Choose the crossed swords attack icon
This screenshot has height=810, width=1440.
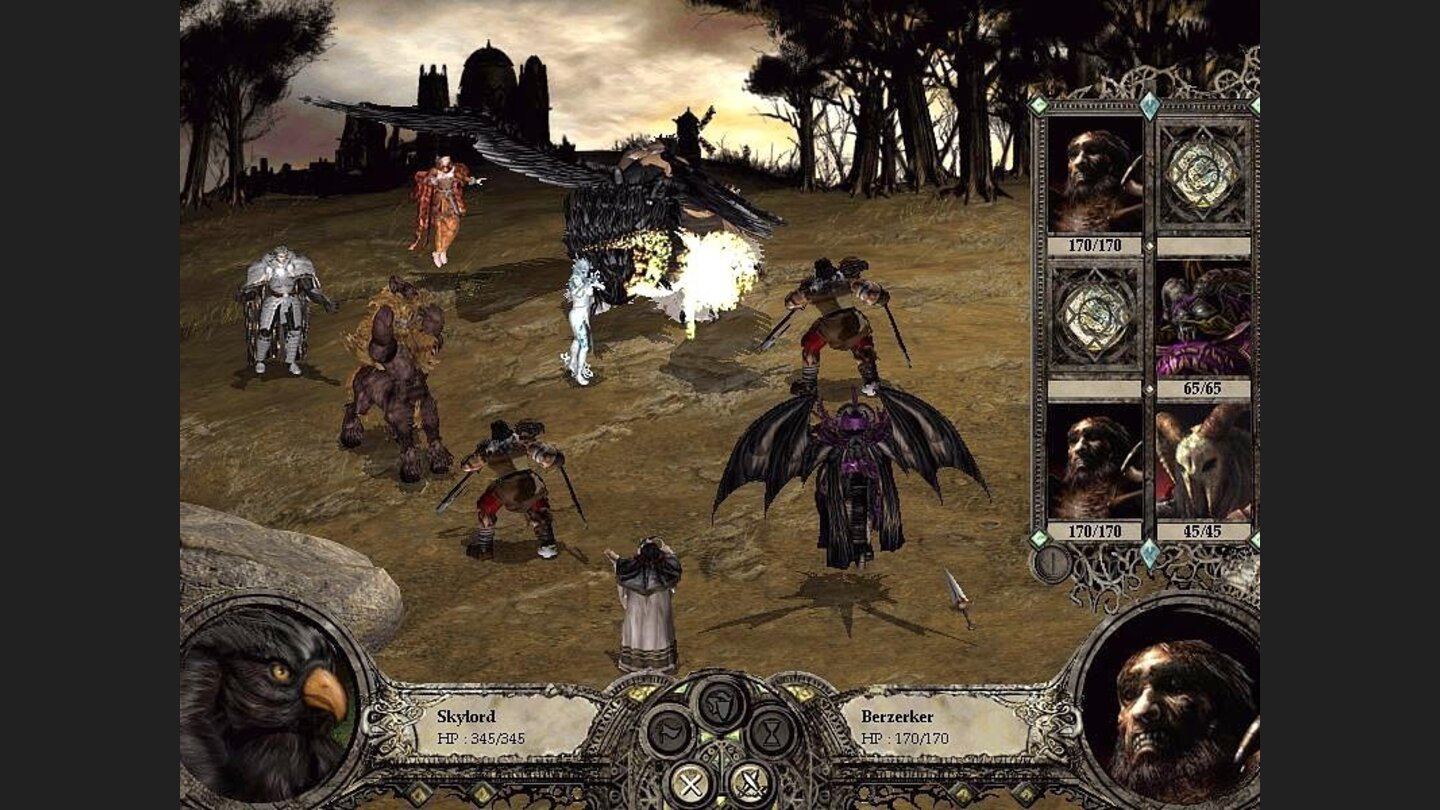(752, 783)
